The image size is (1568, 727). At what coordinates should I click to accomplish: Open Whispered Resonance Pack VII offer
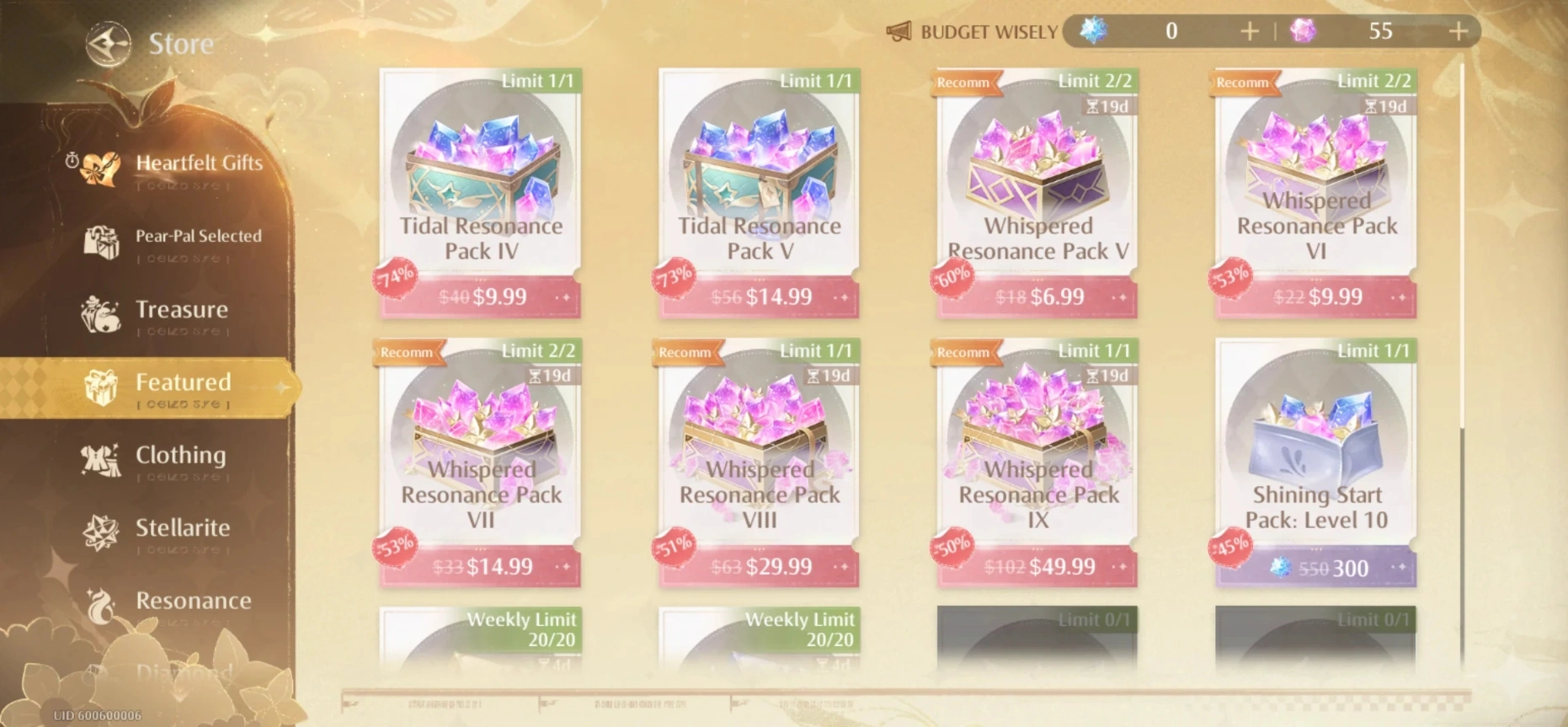[481, 463]
